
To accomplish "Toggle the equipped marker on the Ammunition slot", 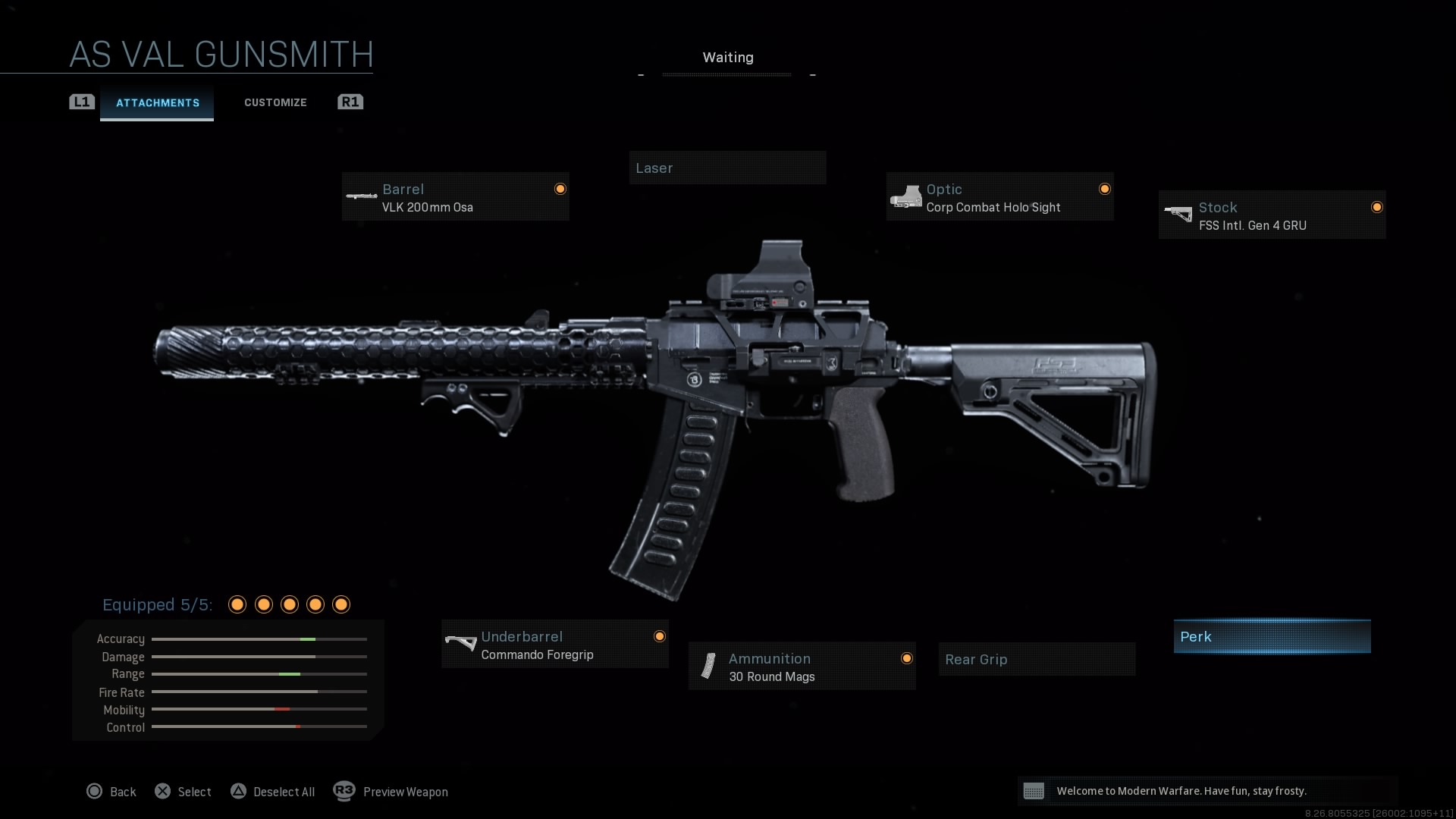I will coord(907,658).
